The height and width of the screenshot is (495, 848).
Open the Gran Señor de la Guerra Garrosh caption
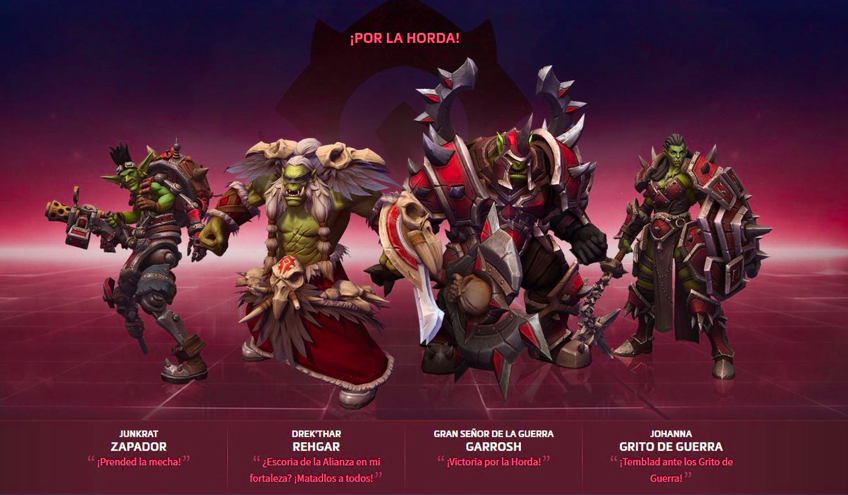coord(493,446)
